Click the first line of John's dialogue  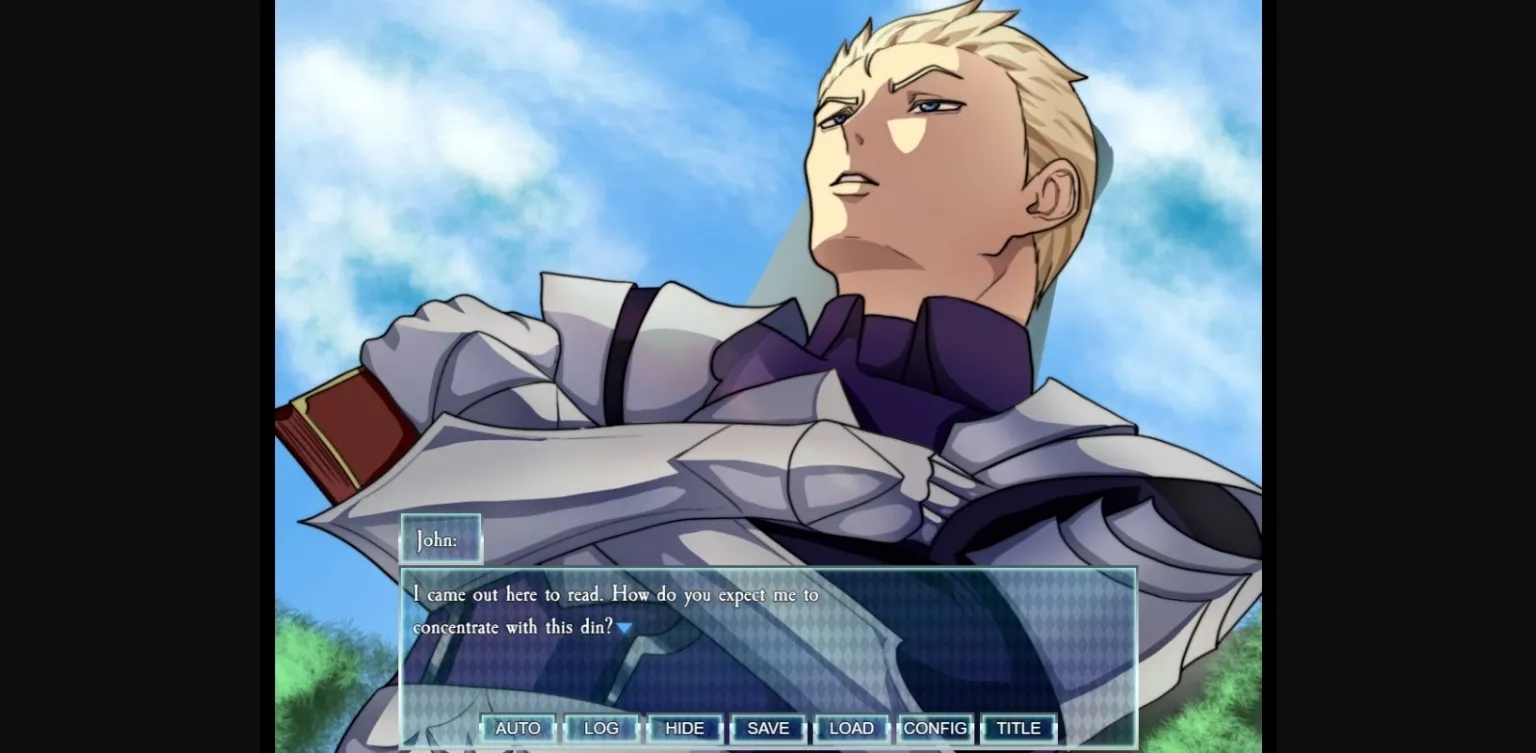[x=615, y=595]
